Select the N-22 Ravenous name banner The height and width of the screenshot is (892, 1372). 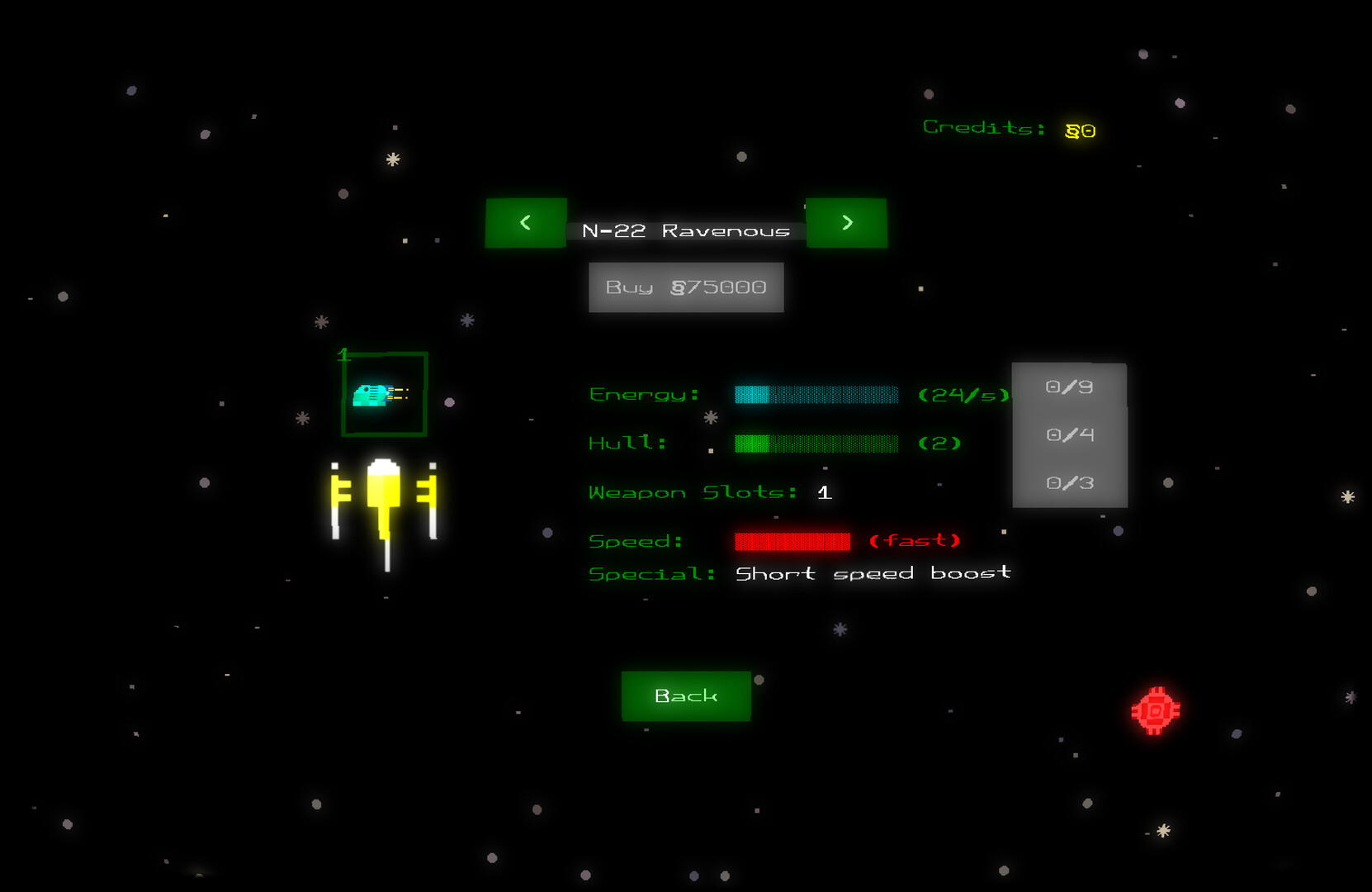tap(686, 230)
